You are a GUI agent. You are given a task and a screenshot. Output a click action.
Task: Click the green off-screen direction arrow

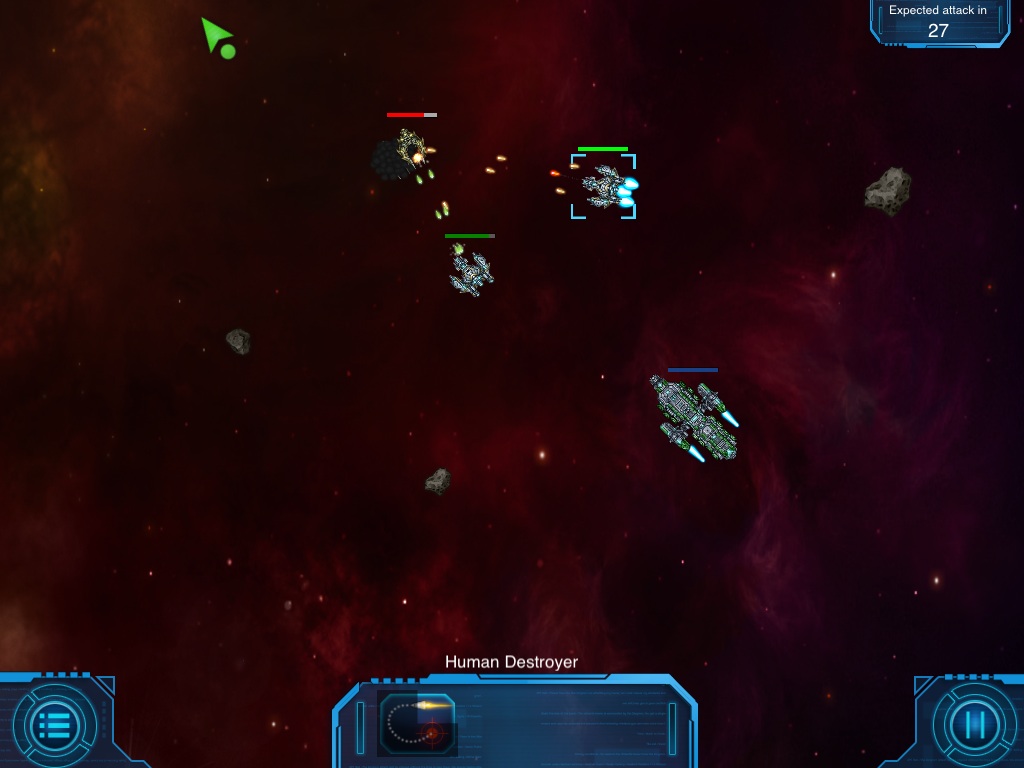point(215,36)
